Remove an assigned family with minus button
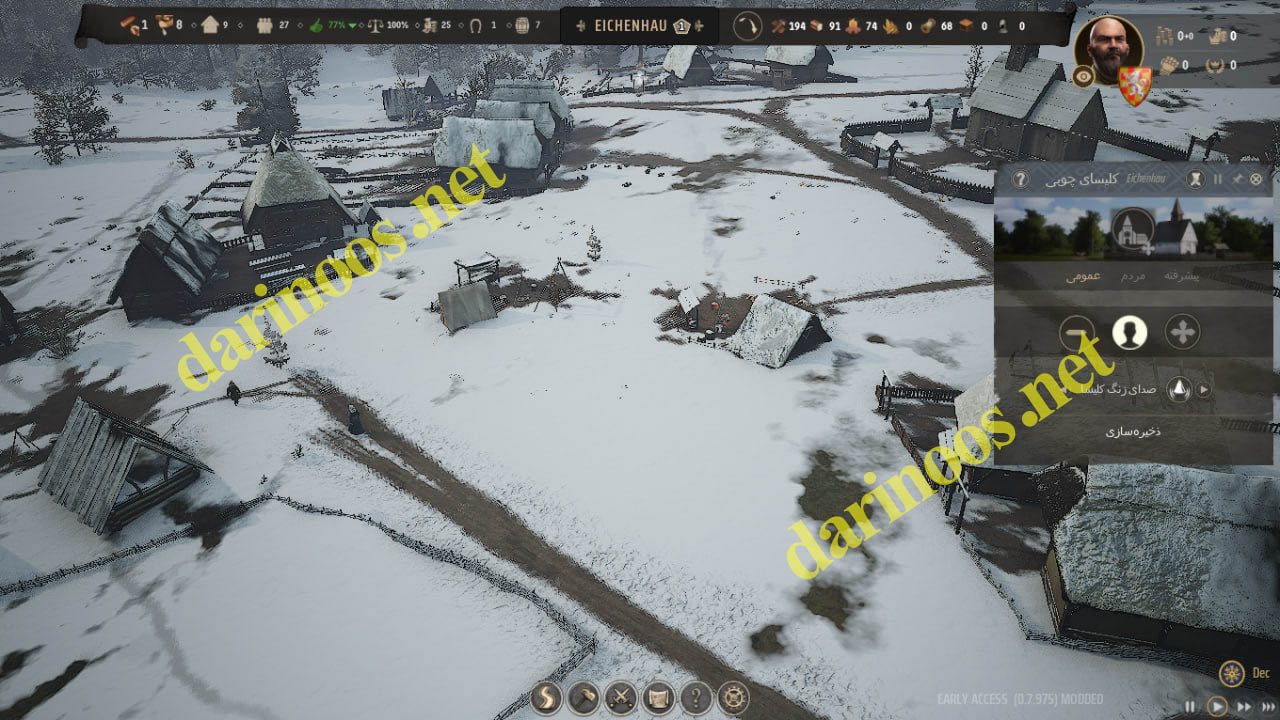 click(1078, 332)
